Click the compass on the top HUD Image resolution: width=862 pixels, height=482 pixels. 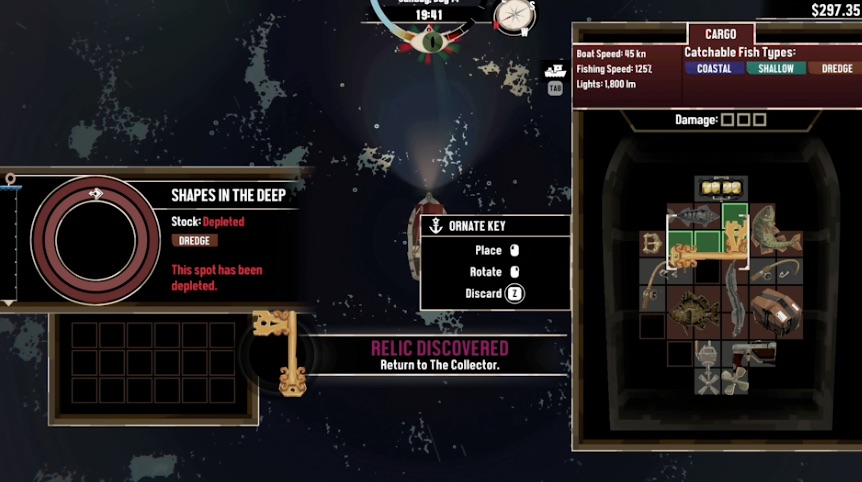click(515, 15)
